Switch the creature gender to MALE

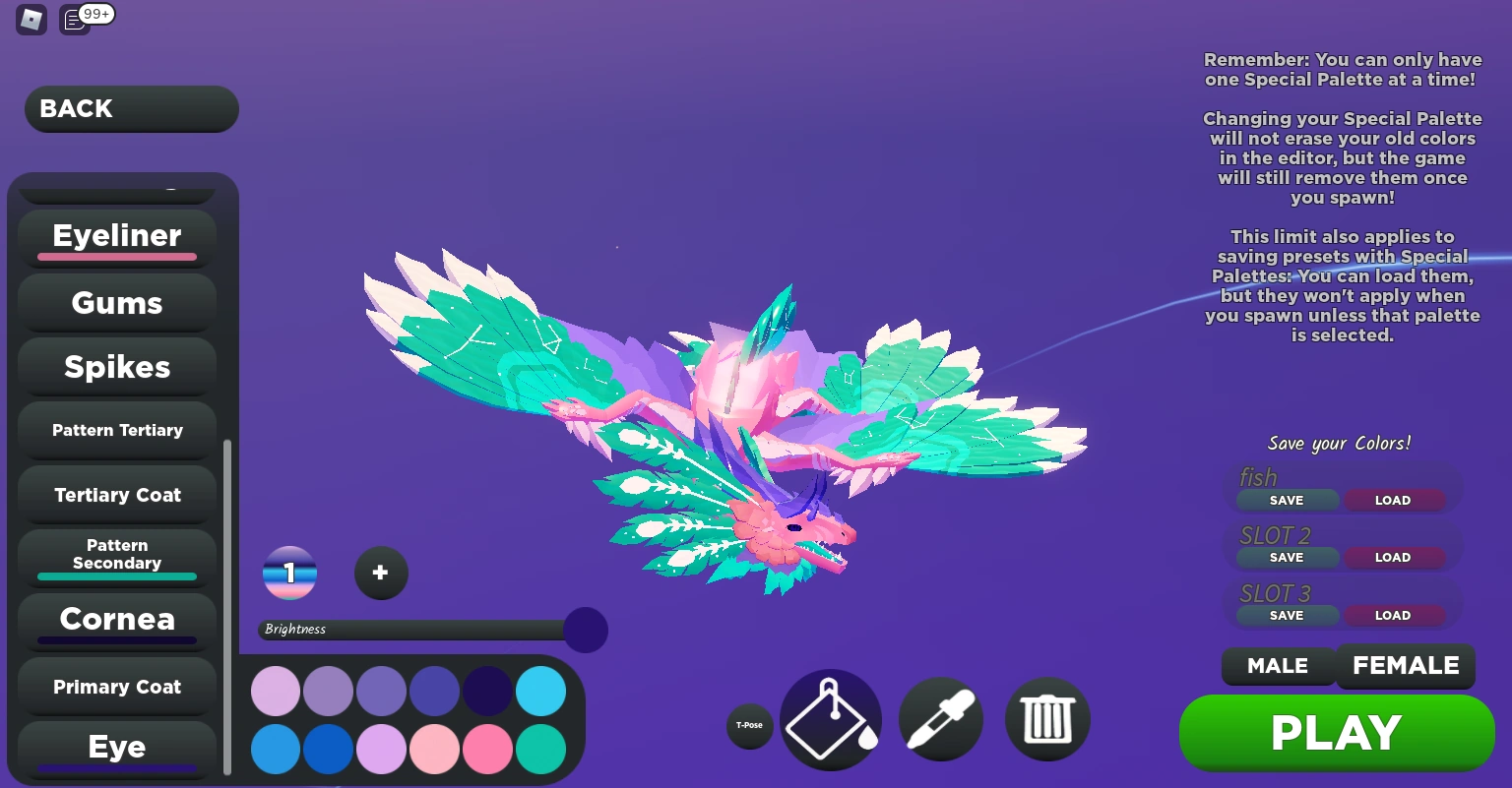(x=1278, y=666)
